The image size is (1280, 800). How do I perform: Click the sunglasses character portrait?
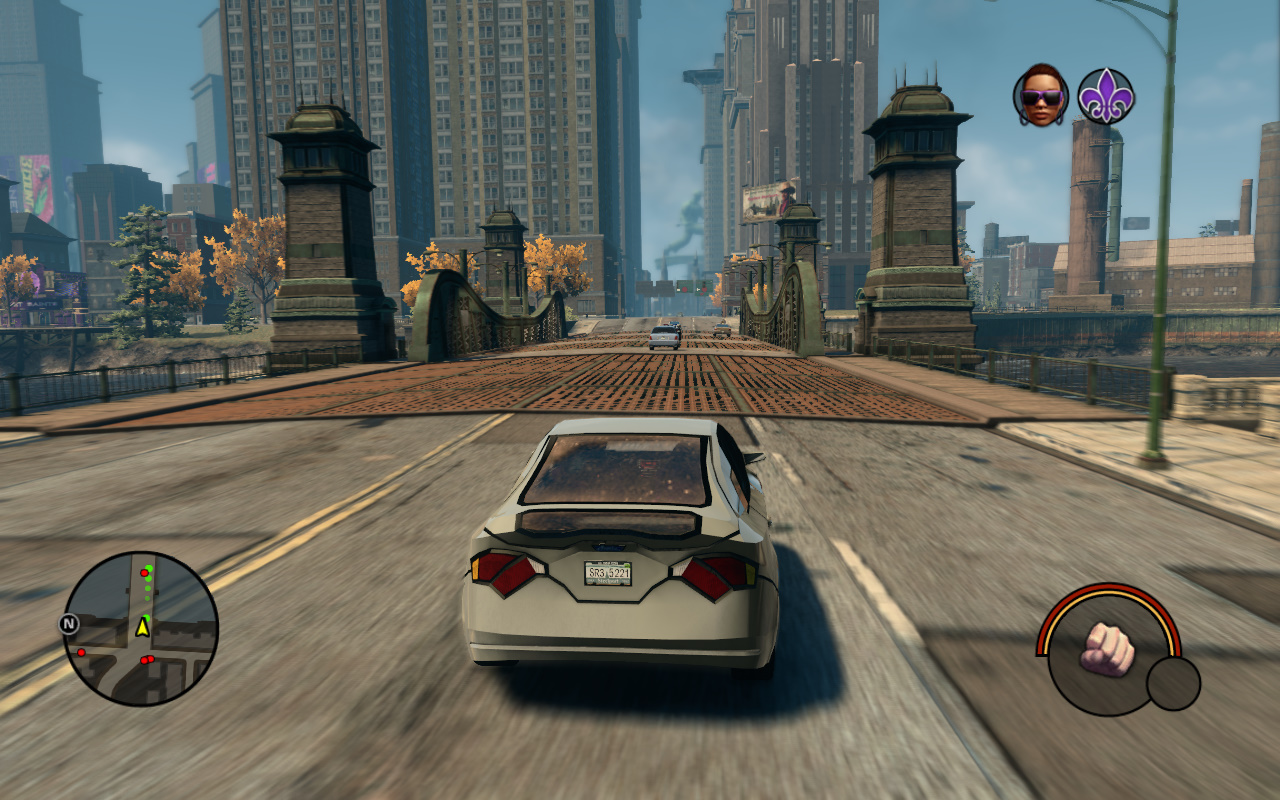pyautogui.click(x=1041, y=96)
